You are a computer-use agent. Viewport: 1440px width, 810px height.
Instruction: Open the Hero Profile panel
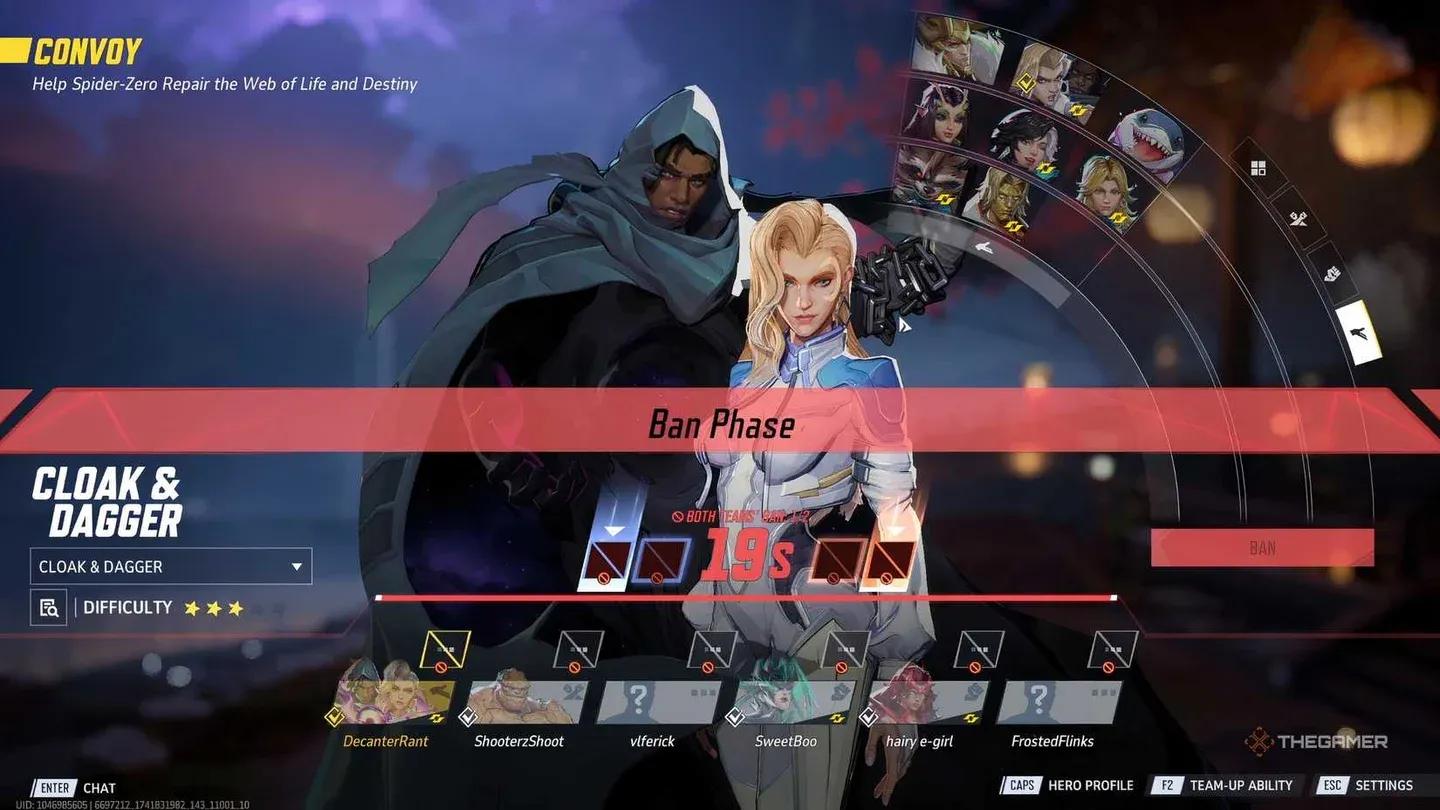(x=1090, y=785)
